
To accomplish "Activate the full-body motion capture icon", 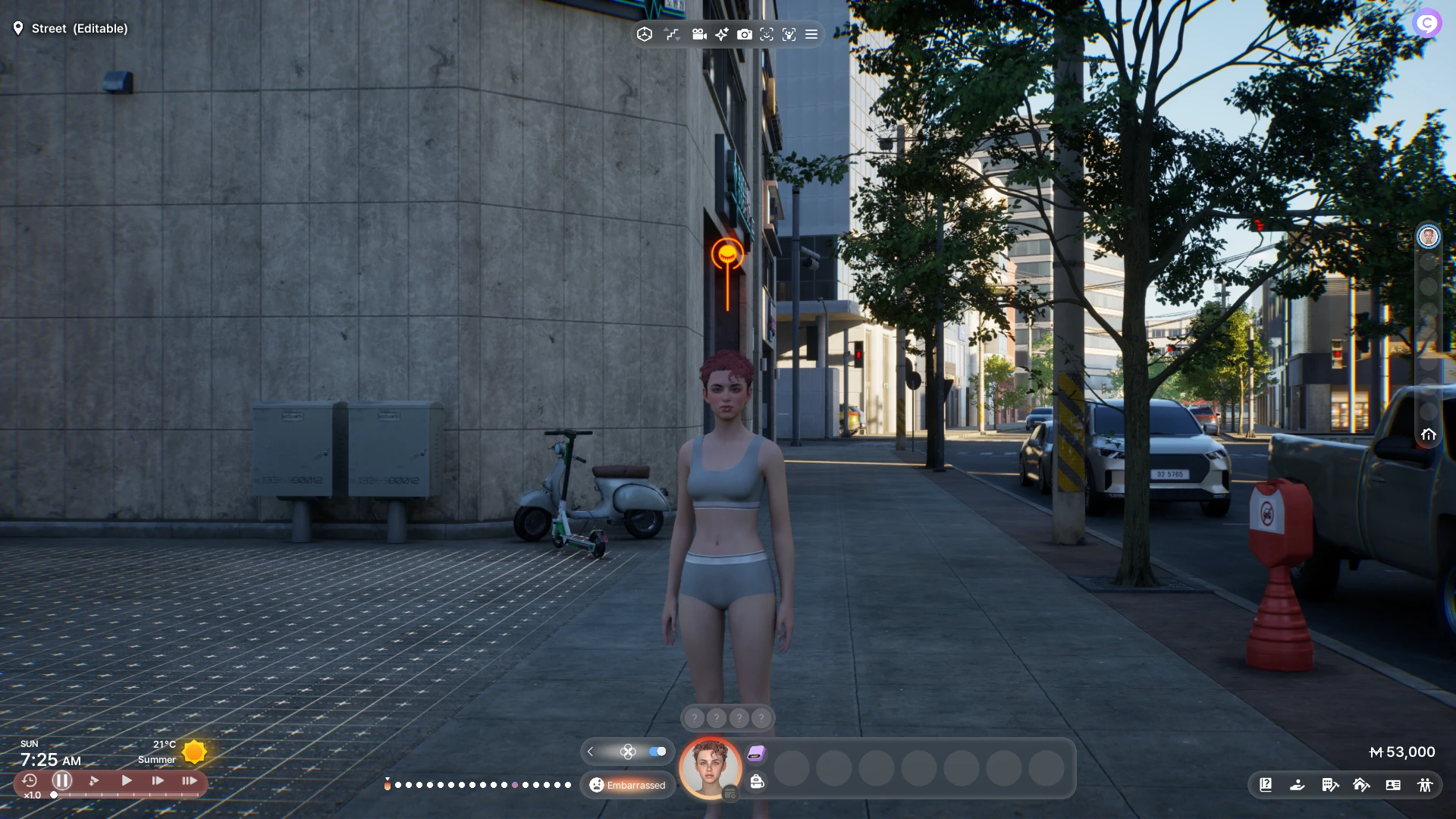I will (789, 34).
